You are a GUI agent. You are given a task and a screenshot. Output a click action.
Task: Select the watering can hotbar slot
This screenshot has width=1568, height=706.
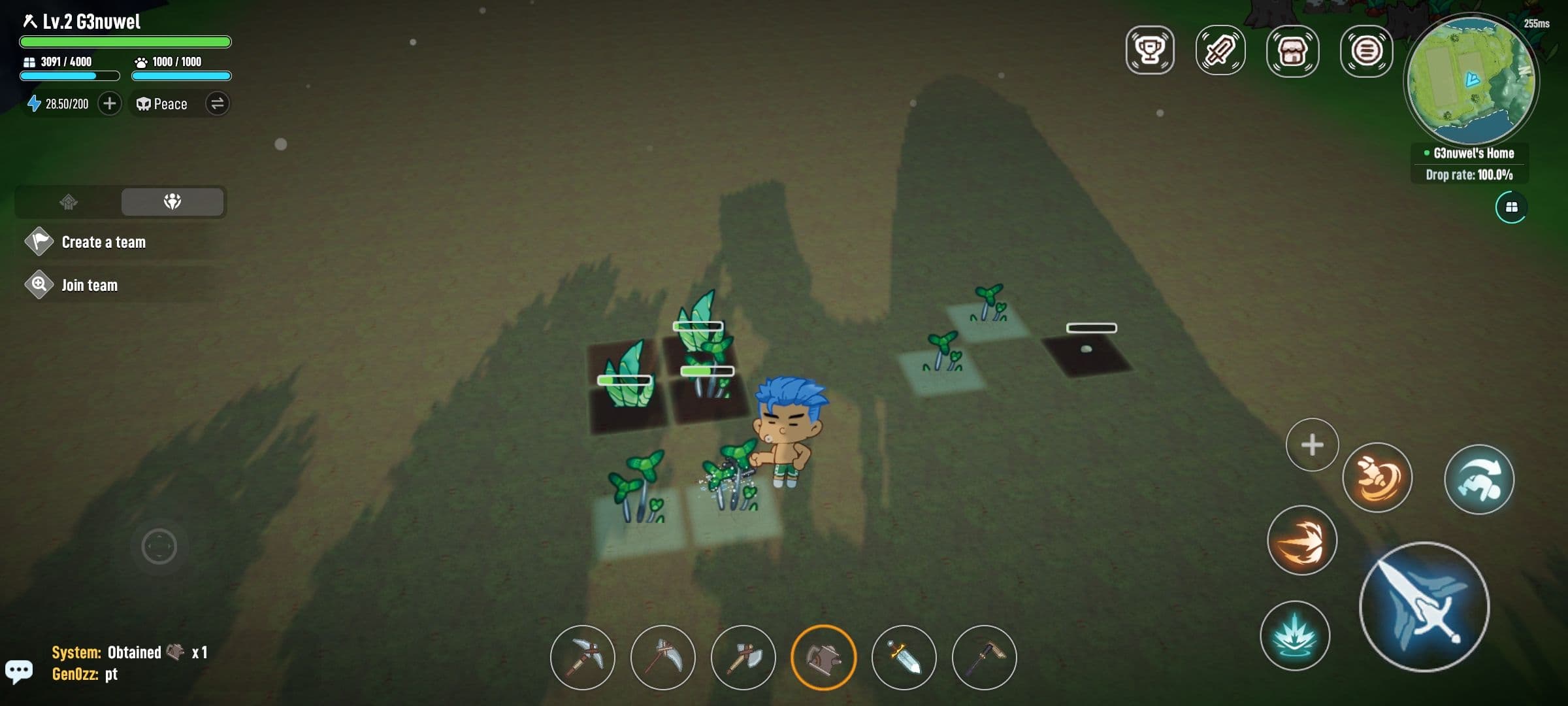825,658
